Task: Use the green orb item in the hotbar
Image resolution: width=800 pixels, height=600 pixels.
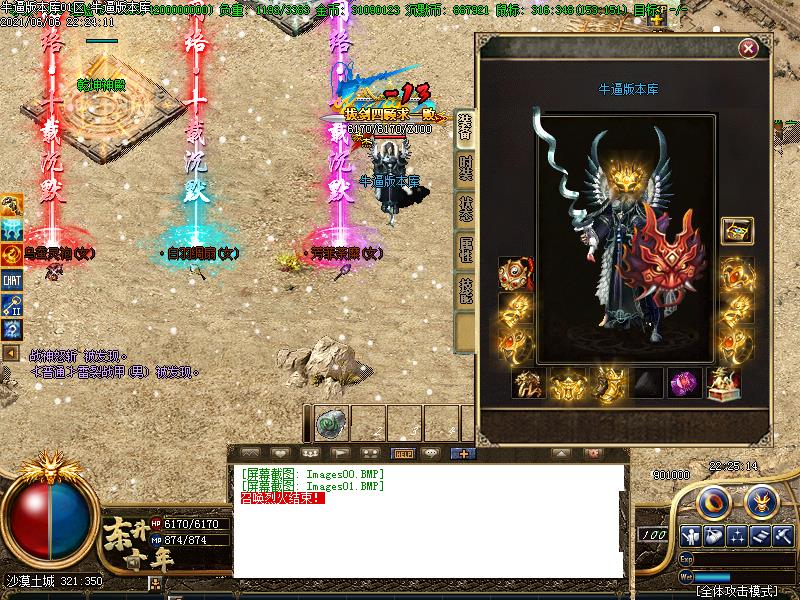Action: click(331, 424)
